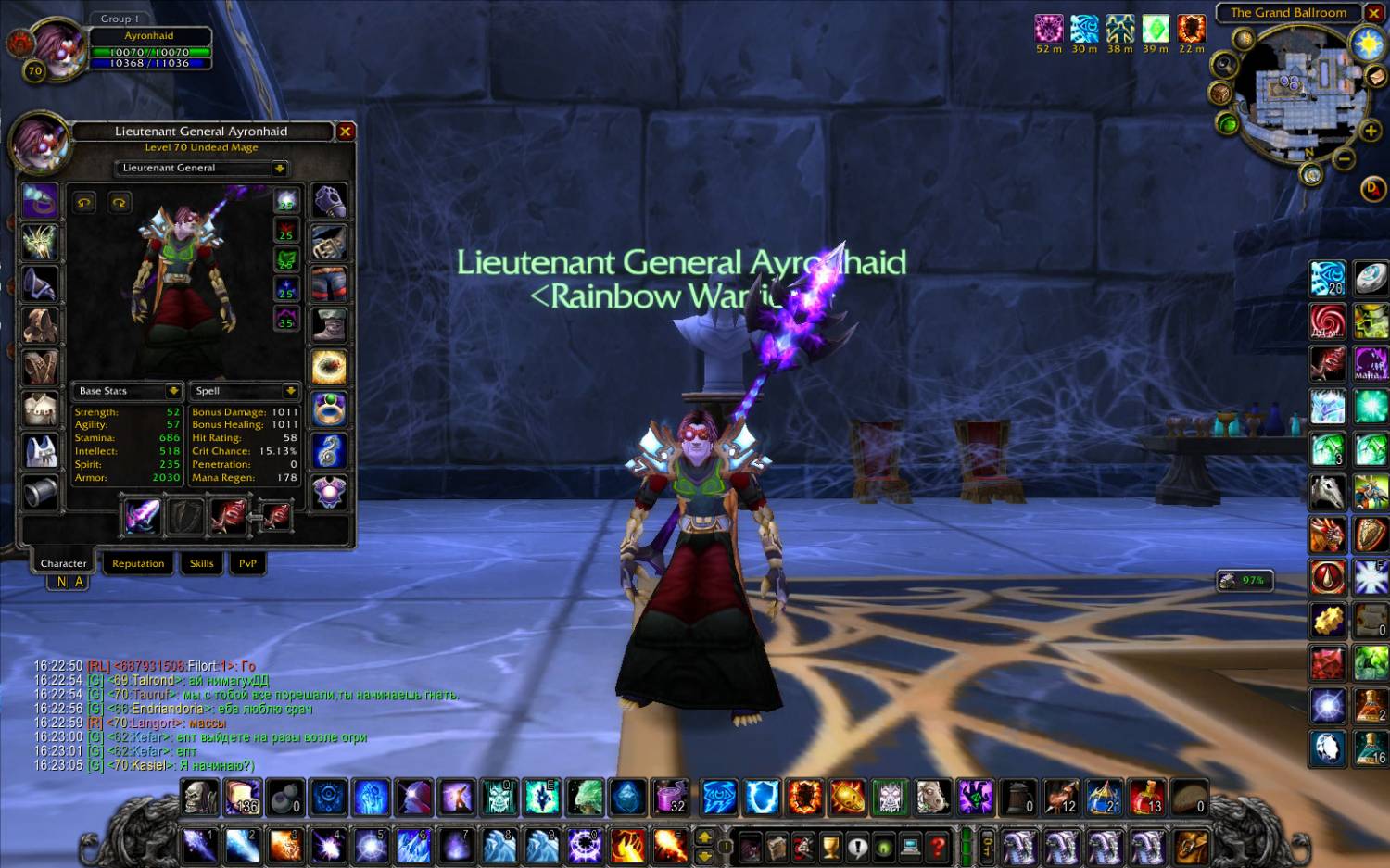Select the equipped boots slot

(x=329, y=325)
